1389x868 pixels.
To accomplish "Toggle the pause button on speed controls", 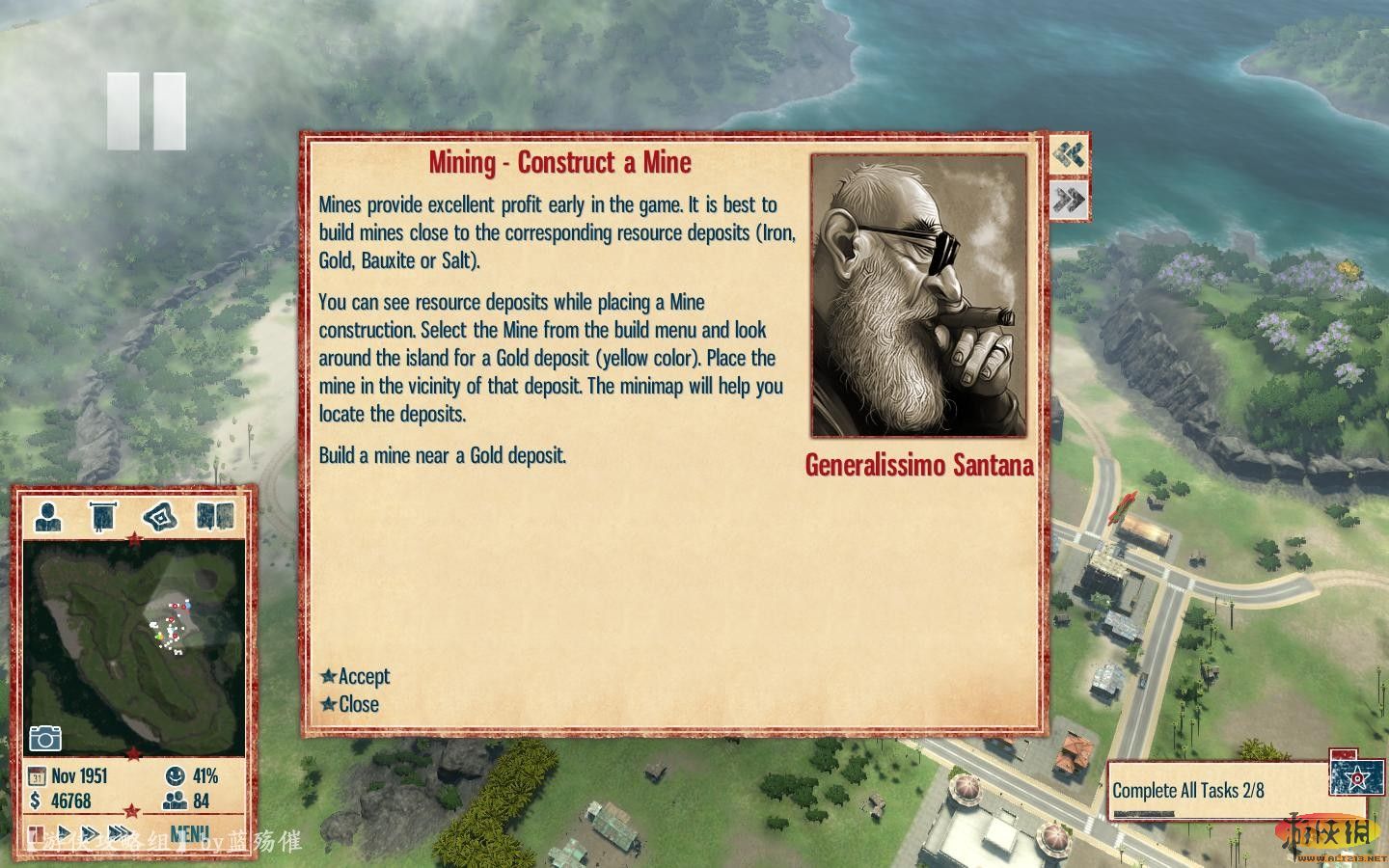I will coord(36,833).
